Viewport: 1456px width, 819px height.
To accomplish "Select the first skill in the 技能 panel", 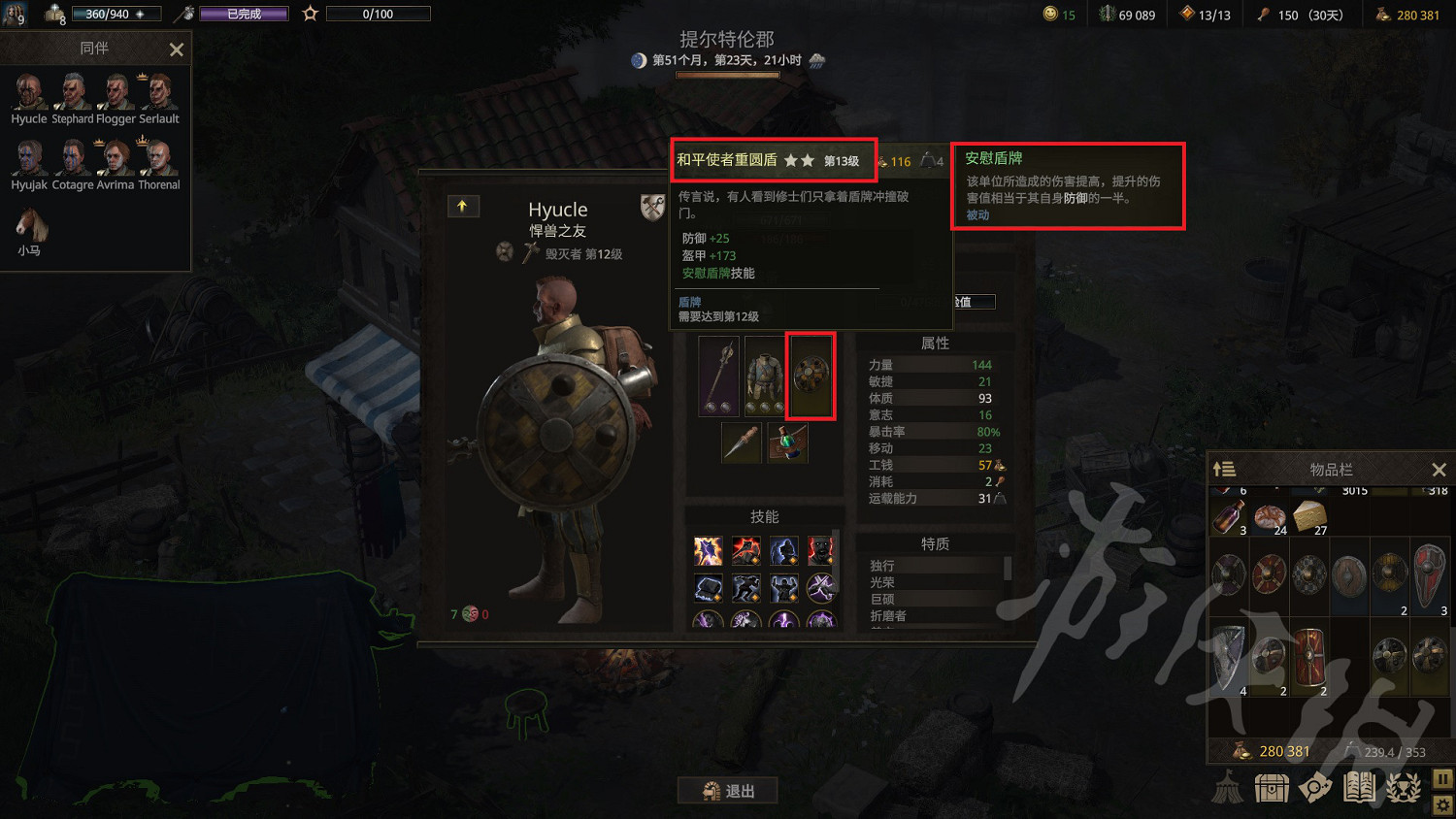I will pos(708,549).
